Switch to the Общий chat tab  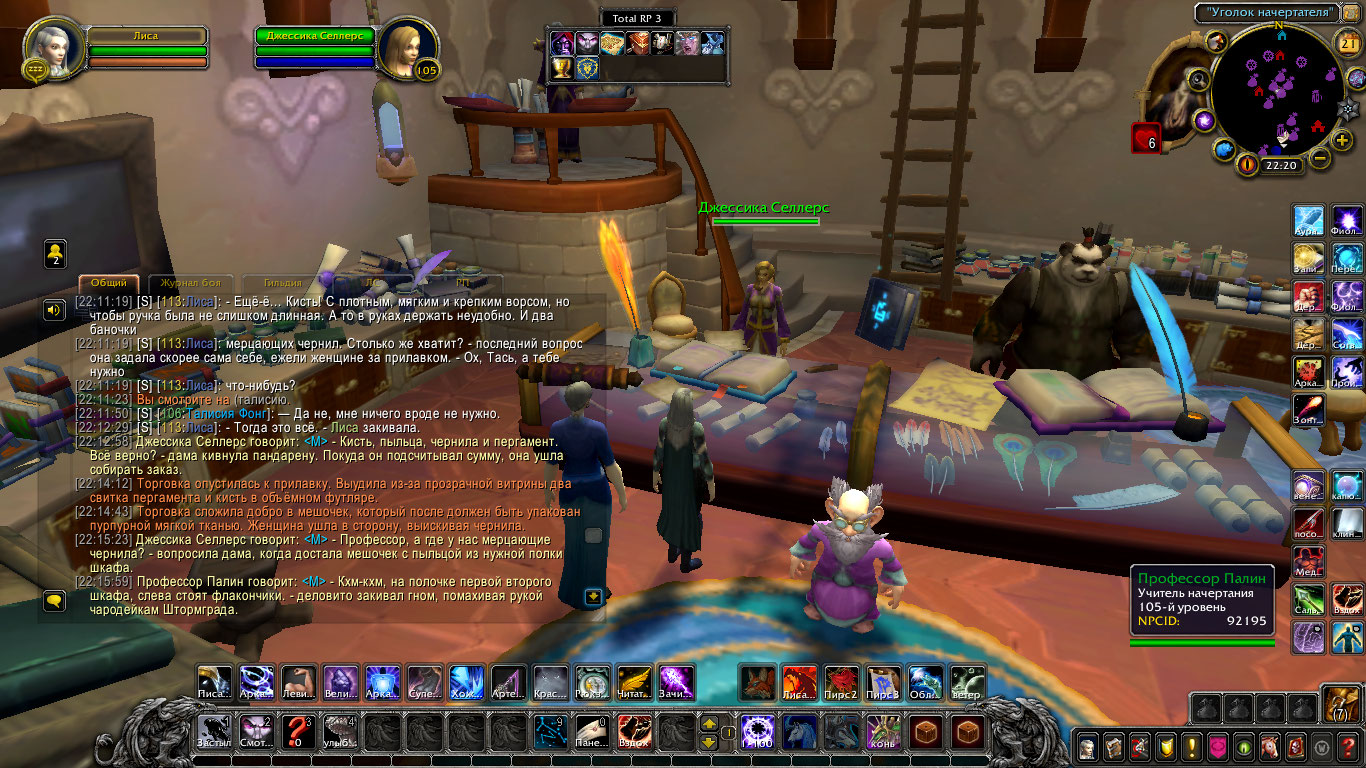pyautogui.click(x=109, y=283)
